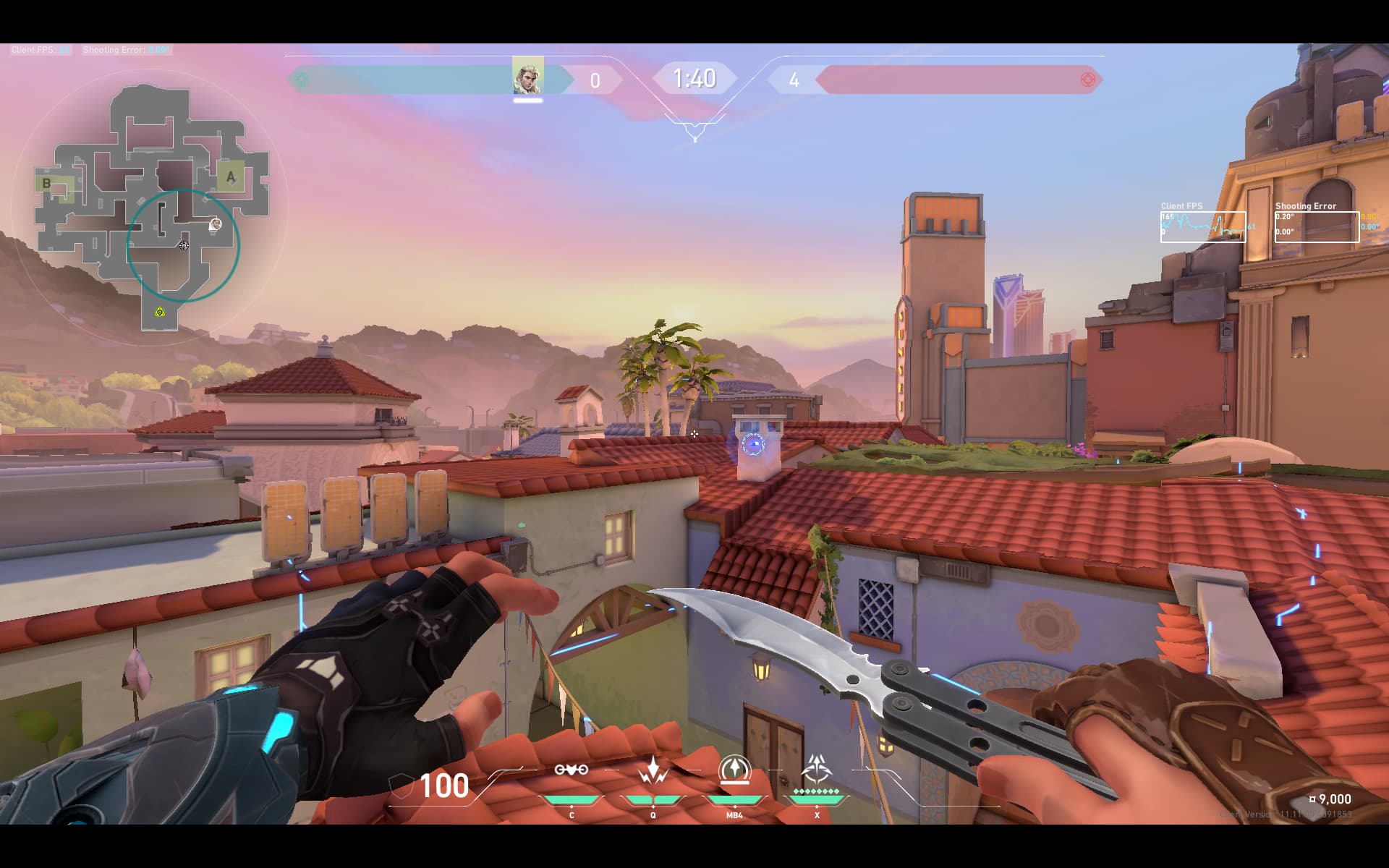Select the Shock Bolt ability icon
The height and width of the screenshot is (868, 1389).
click(x=653, y=770)
